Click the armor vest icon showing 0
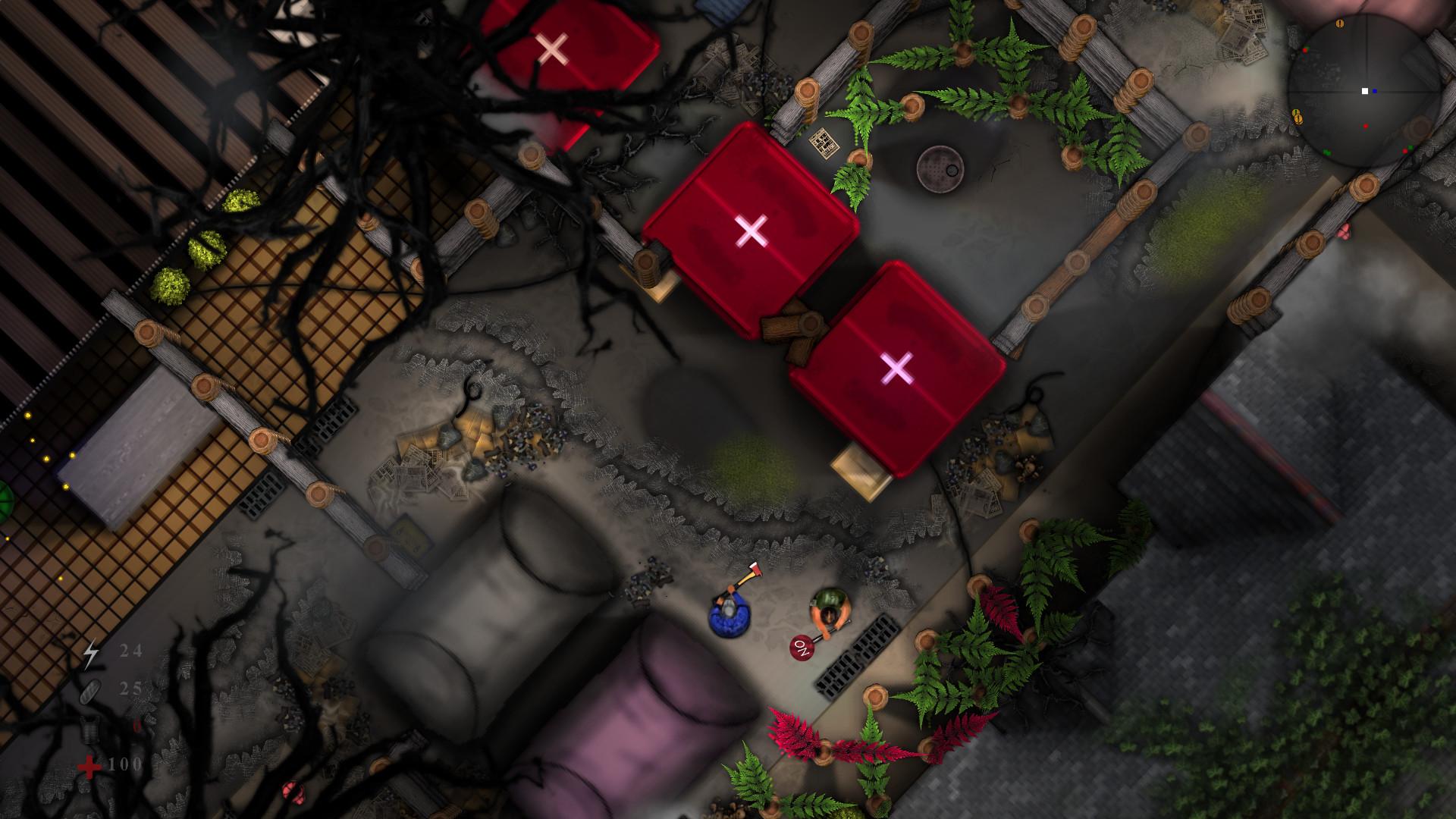This screenshot has width=1456, height=819. [x=89, y=730]
